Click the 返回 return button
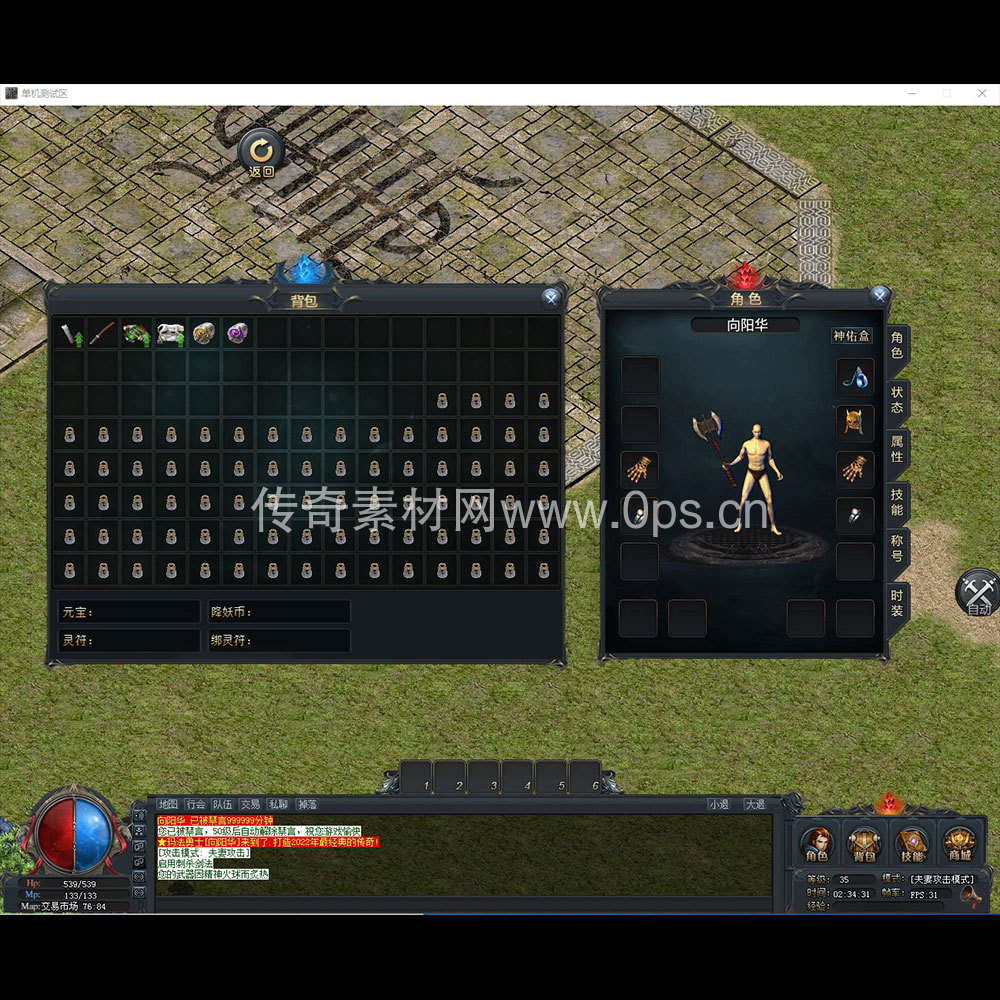The width and height of the screenshot is (1000, 1000). [x=261, y=153]
